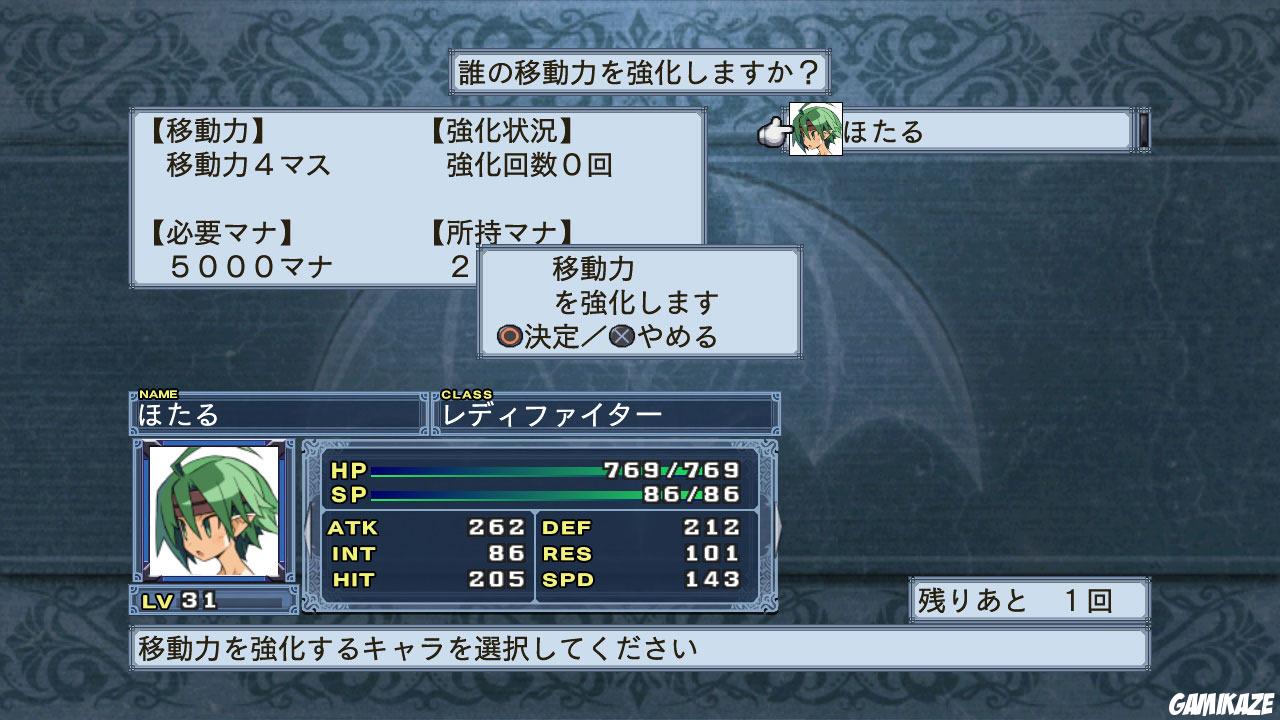Click the CLASS field showing レディファイター
The height and width of the screenshot is (720, 1280).
pyautogui.click(x=600, y=414)
